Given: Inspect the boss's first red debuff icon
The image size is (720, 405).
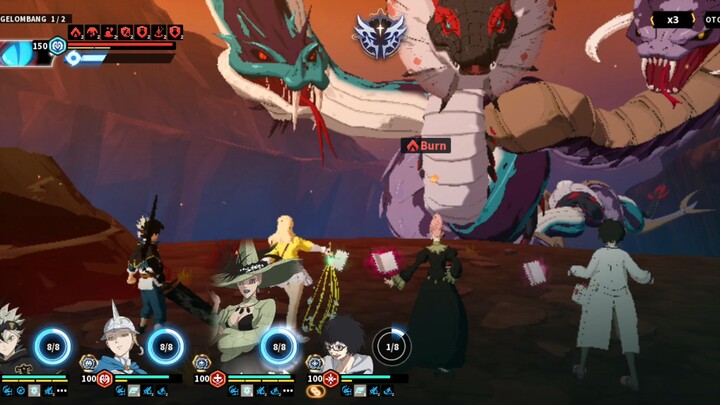Looking at the screenshot, I should click(76, 32).
